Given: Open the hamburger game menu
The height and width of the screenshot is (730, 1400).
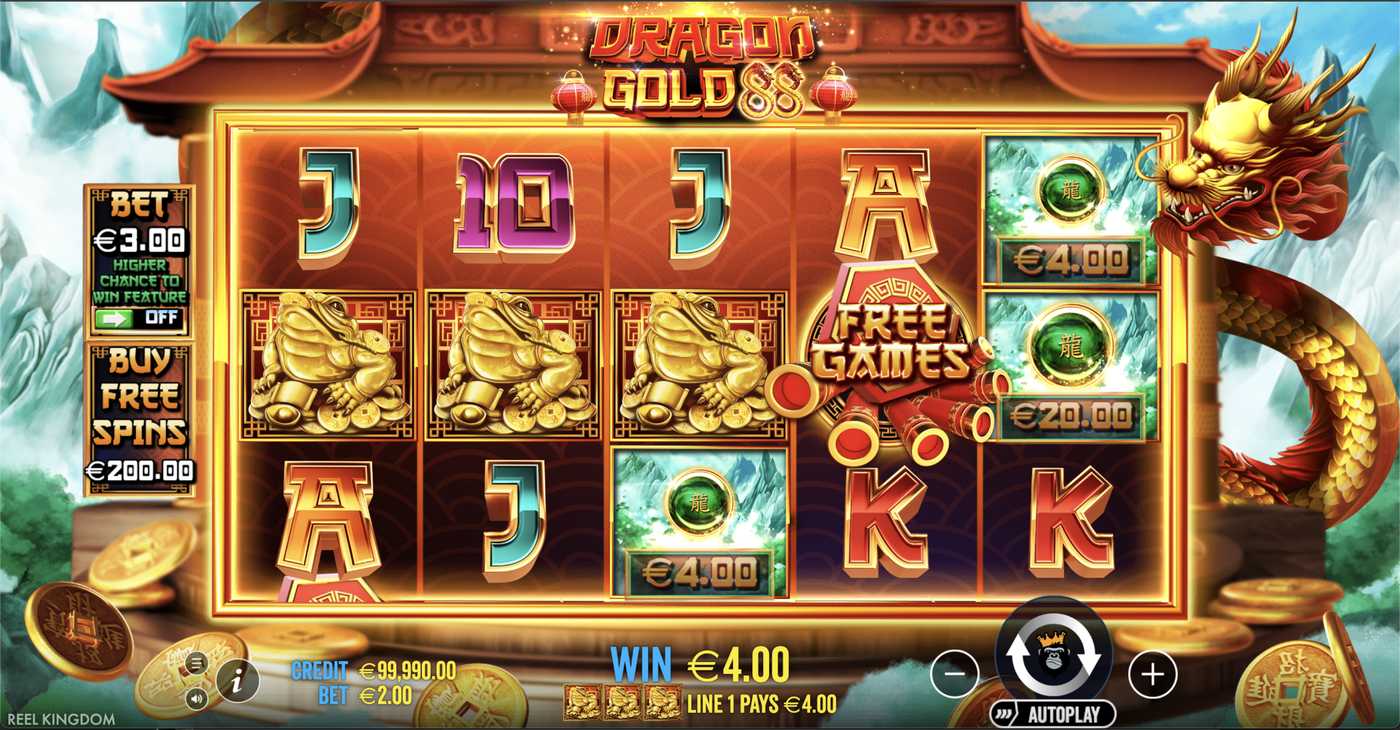Looking at the screenshot, I should [197, 663].
